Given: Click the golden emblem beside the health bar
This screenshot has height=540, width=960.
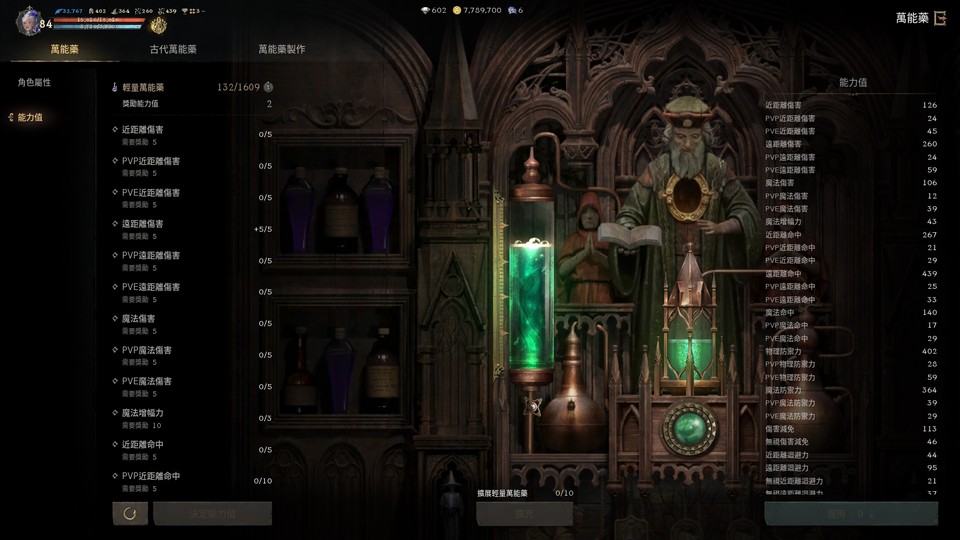Looking at the screenshot, I should (158, 25).
